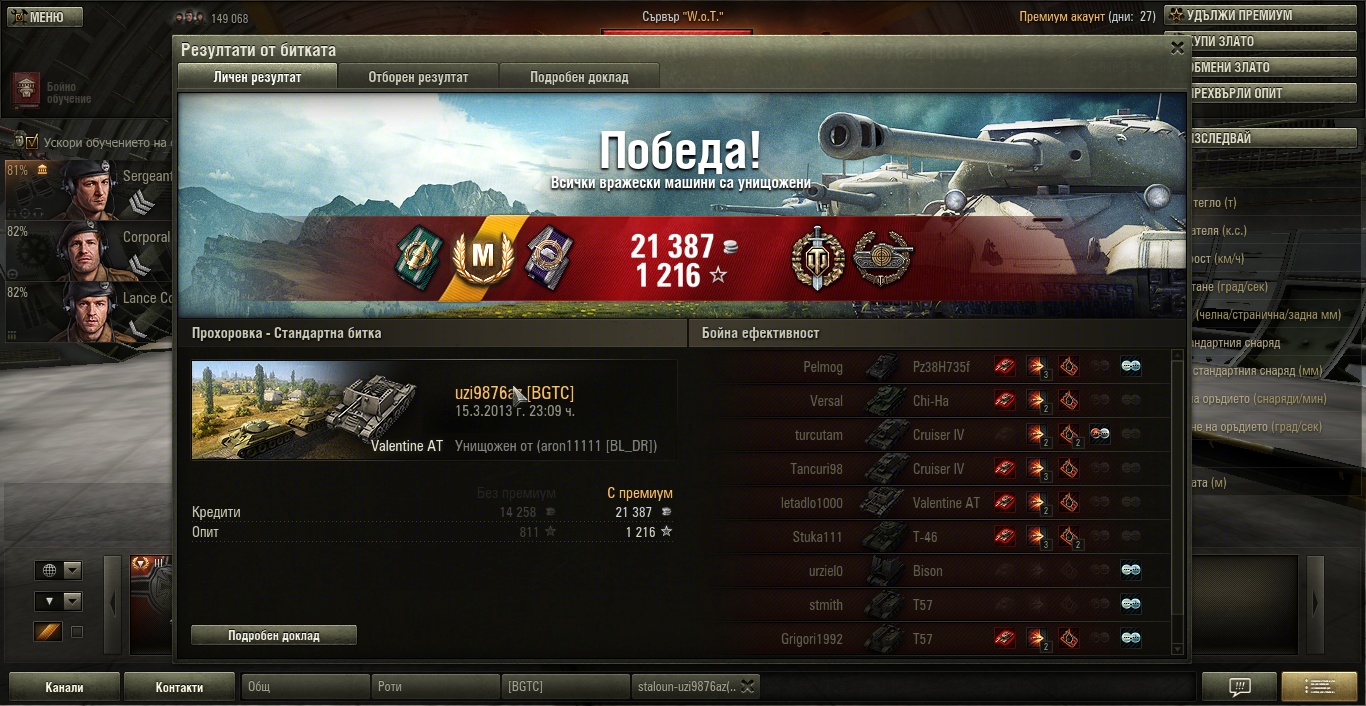Open the Канали chat channels
Image resolution: width=1366 pixels, height=706 pixels.
click(64, 687)
